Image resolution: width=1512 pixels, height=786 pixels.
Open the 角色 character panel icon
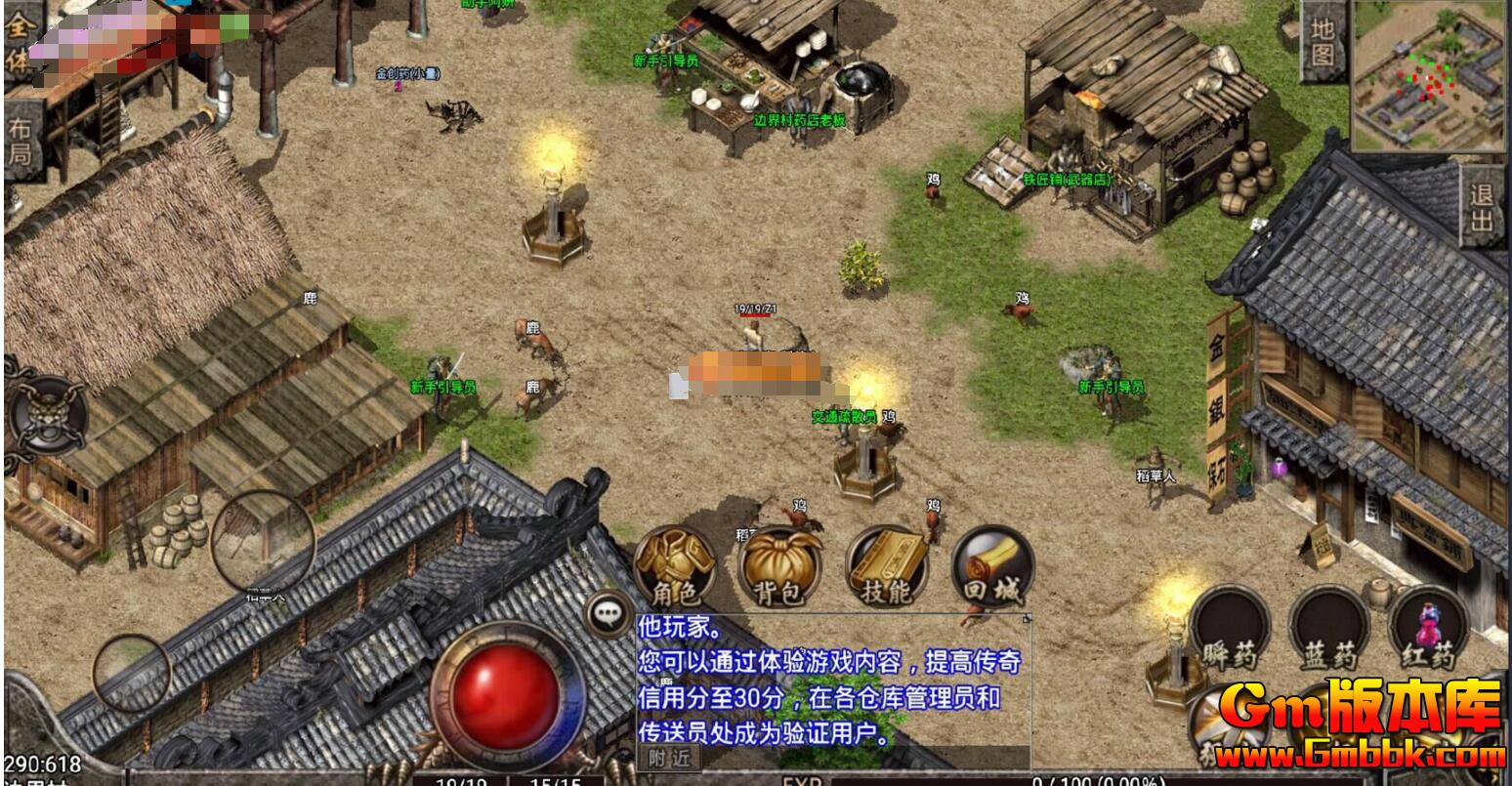point(676,566)
